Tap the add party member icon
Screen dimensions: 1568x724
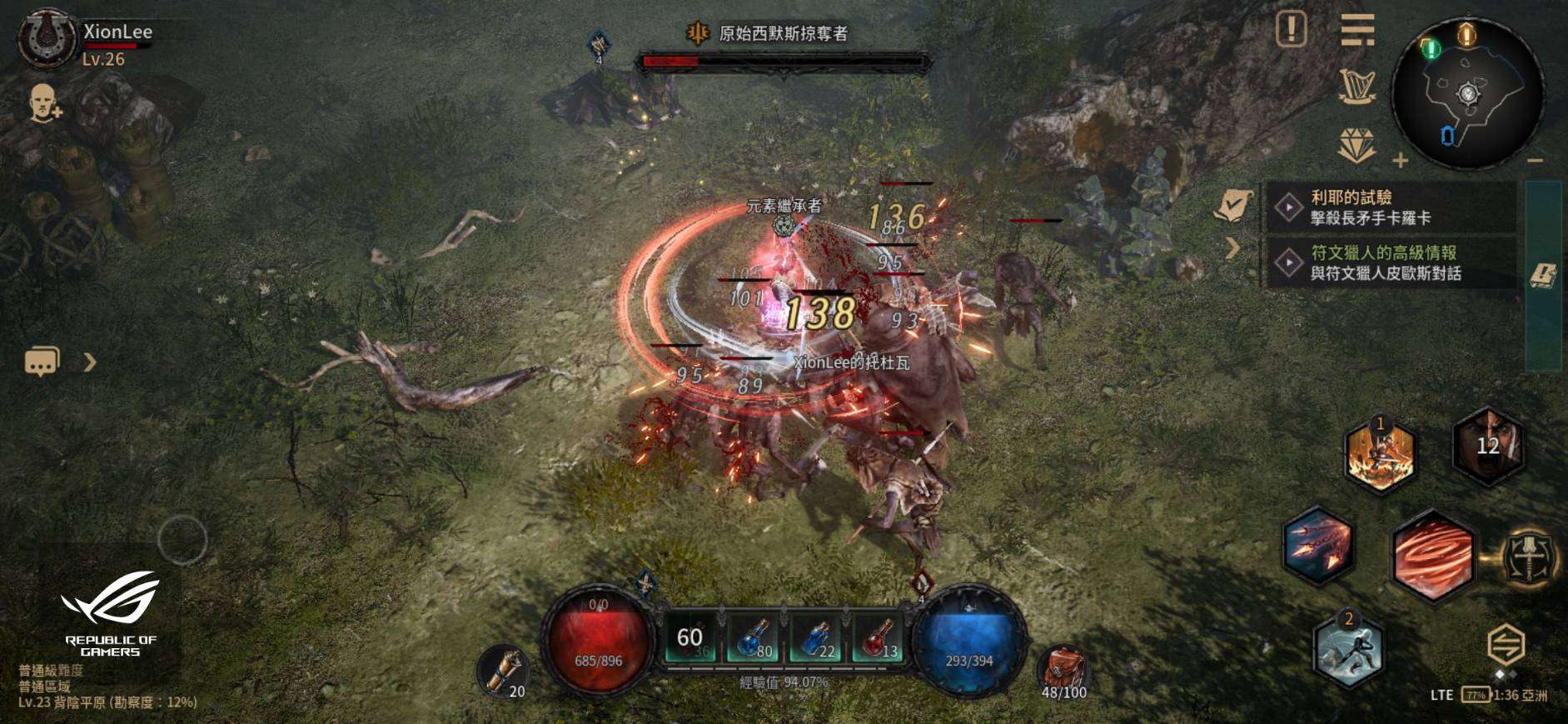pos(46,103)
